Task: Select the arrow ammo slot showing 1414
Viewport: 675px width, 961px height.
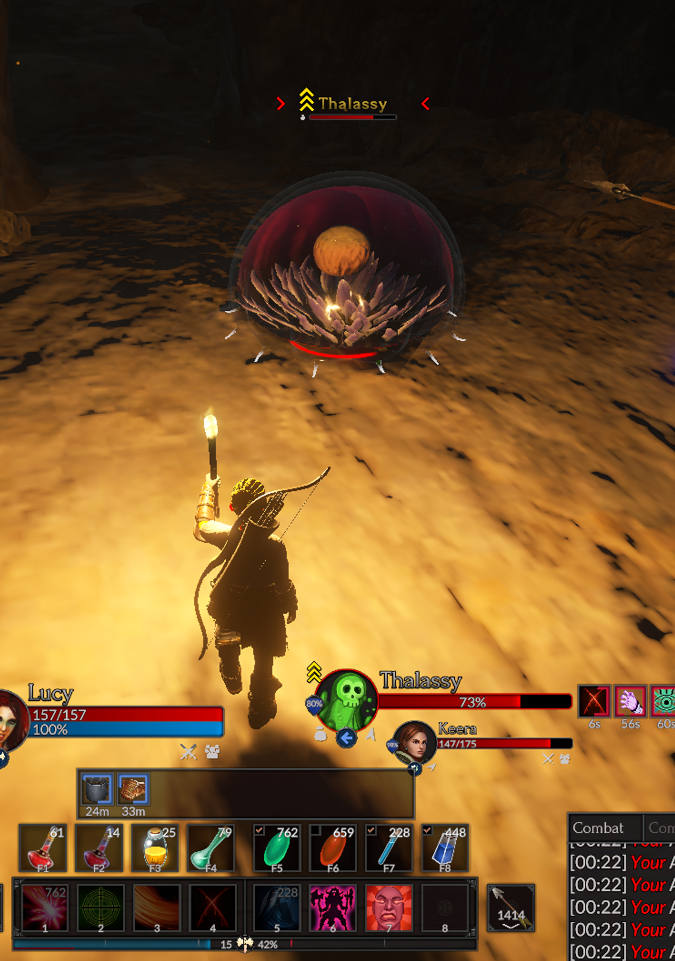Action: [x=511, y=908]
